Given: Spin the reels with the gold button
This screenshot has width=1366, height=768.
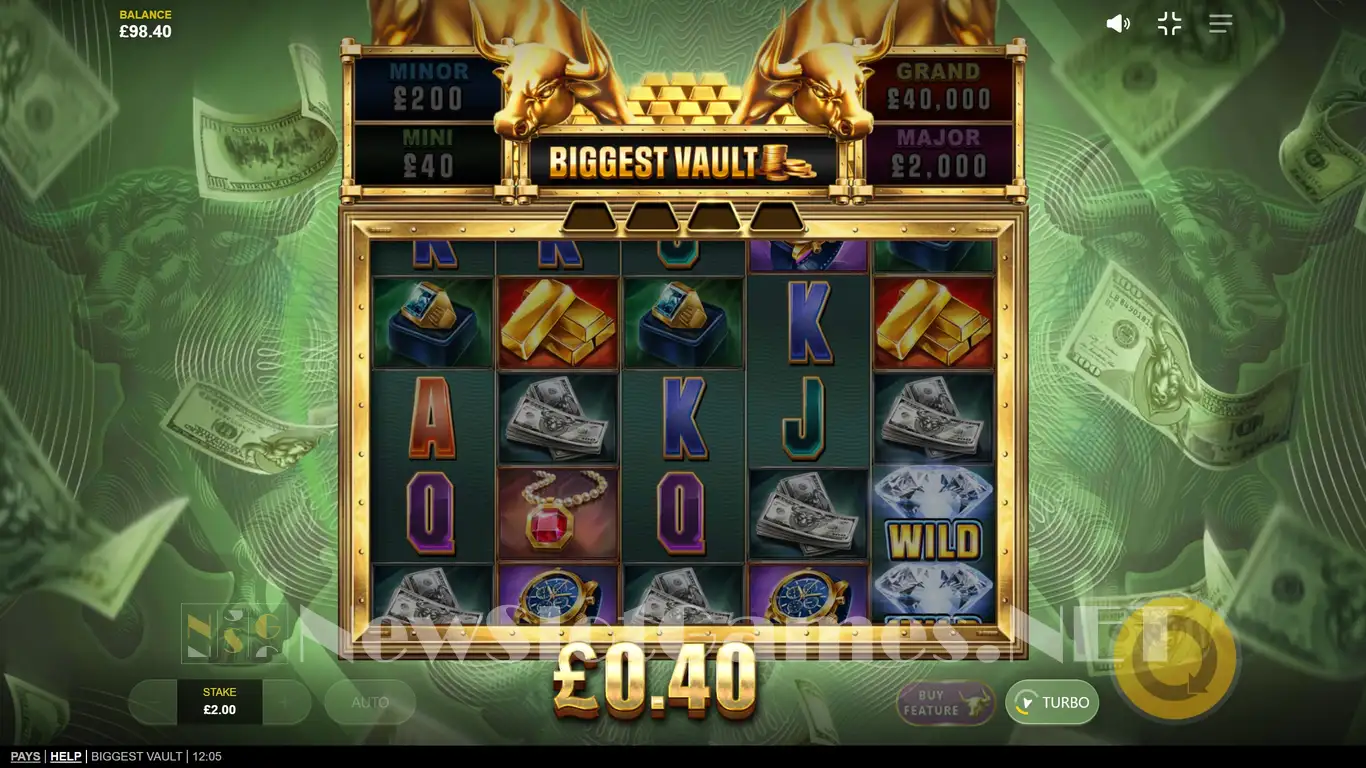Looking at the screenshot, I should tap(1174, 658).
